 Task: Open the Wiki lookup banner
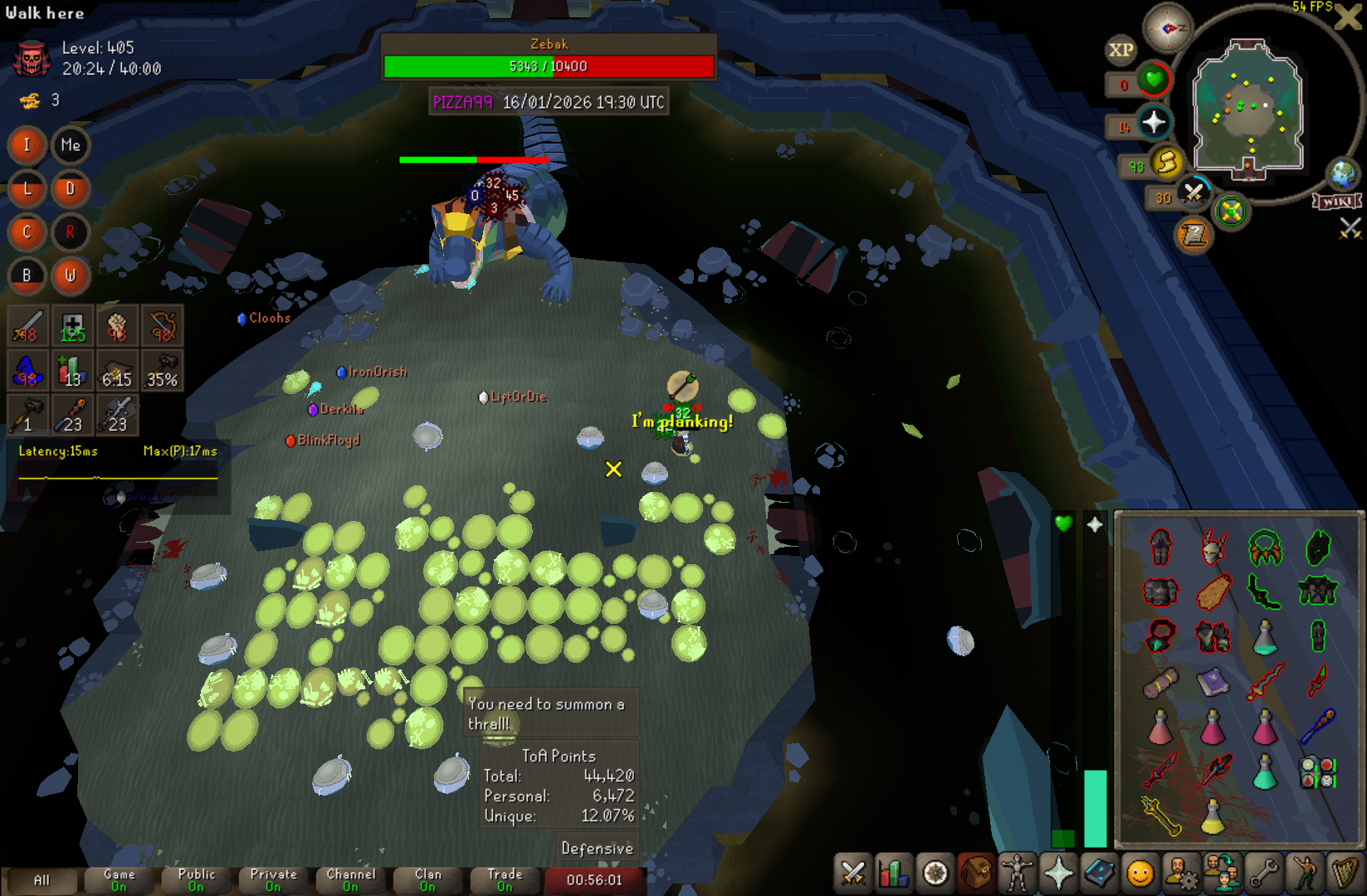1336,202
